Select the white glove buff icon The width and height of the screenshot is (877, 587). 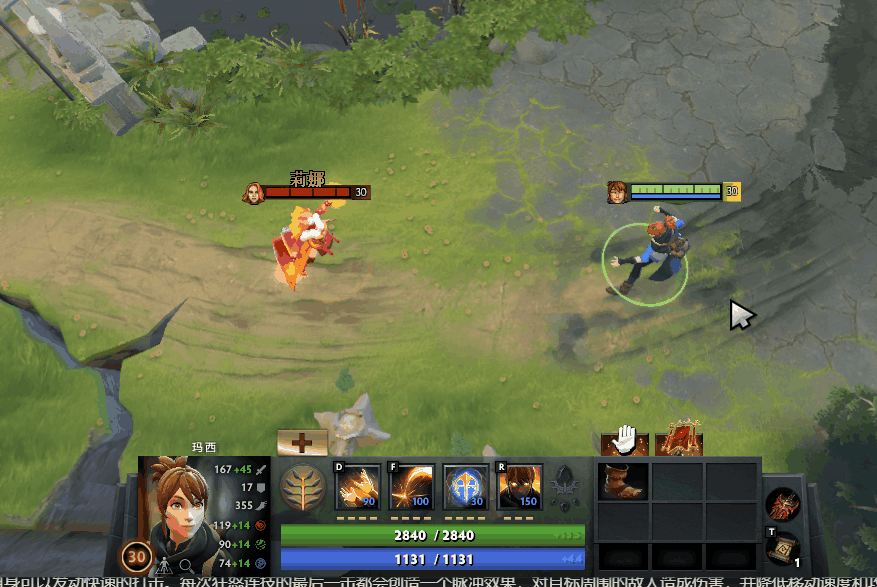[x=625, y=441]
